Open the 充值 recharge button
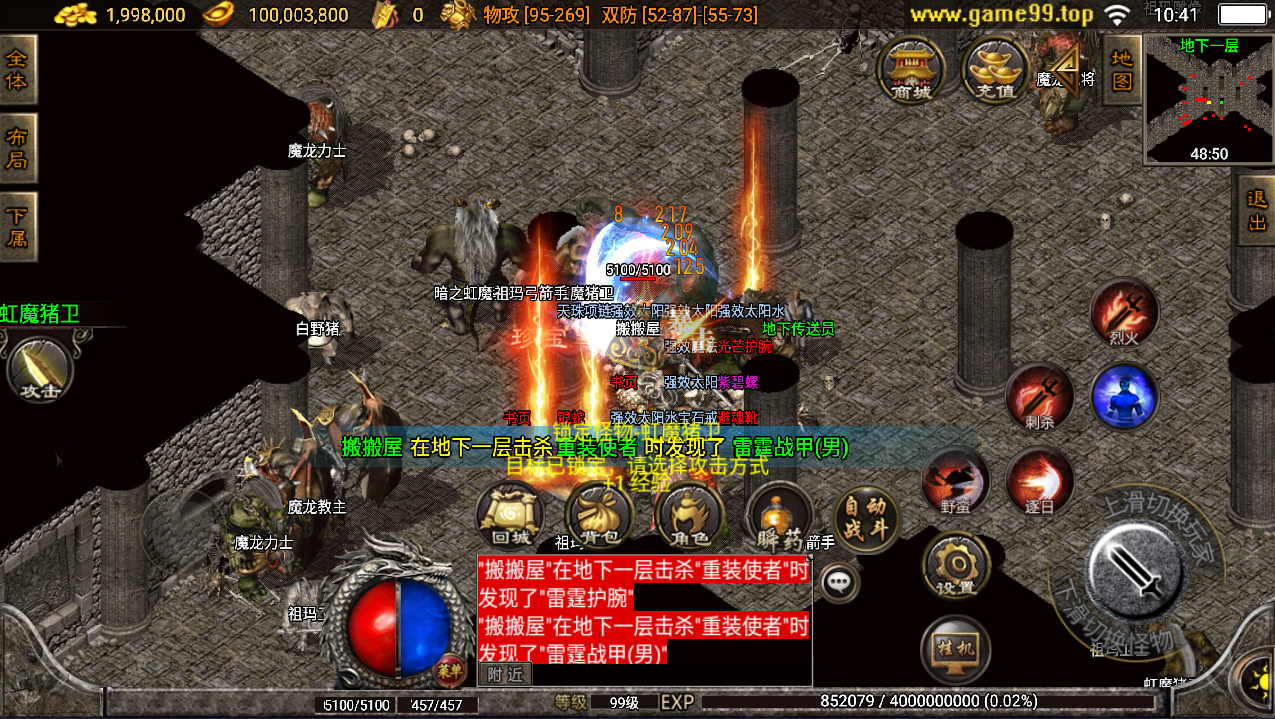Viewport: 1275px width, 719px height. click(x=994, y=70)
